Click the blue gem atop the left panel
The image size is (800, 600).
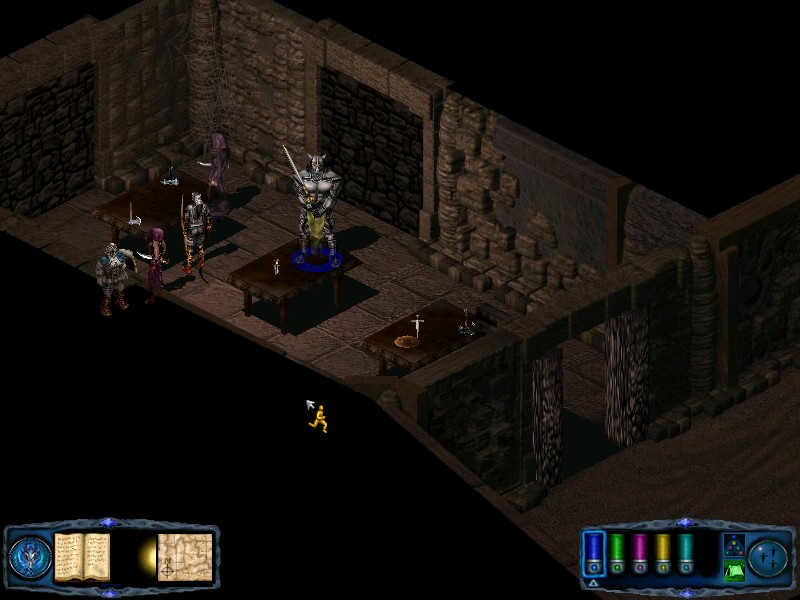point(109,522)
